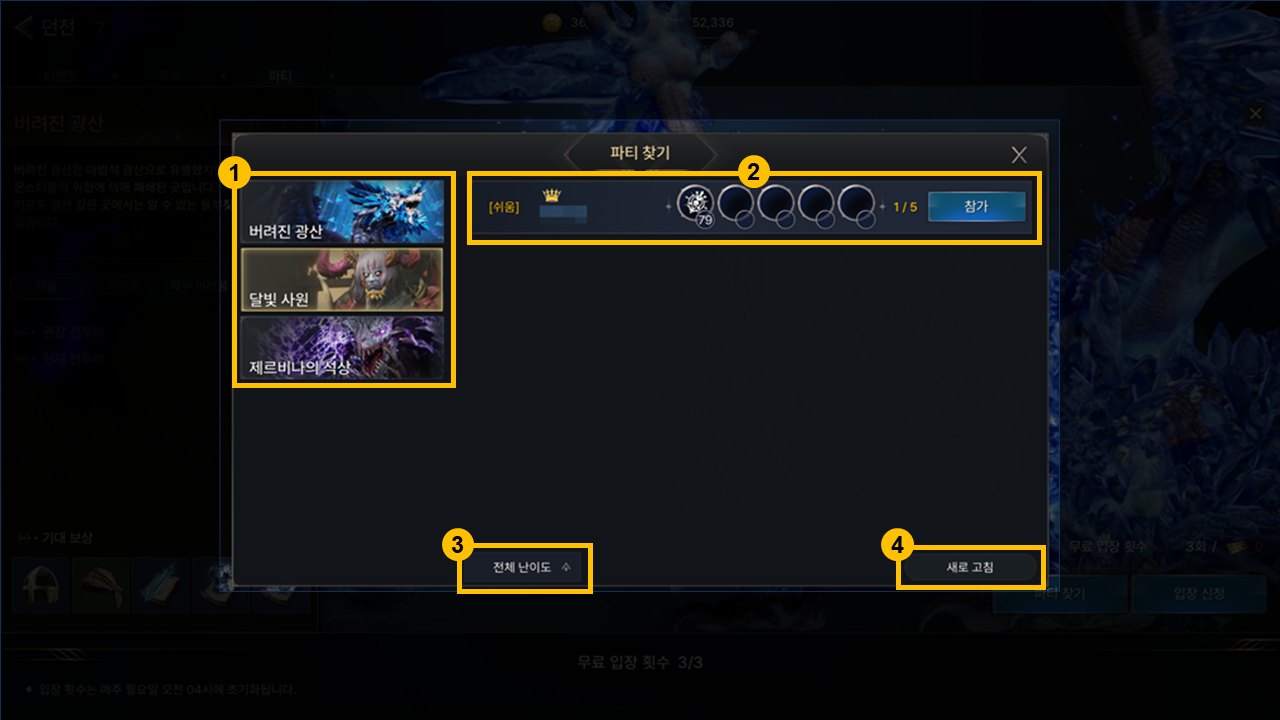Pick the 제르비나의 석상 dungeon
This screenshot has width=1280, height=720.
(343, 348)
